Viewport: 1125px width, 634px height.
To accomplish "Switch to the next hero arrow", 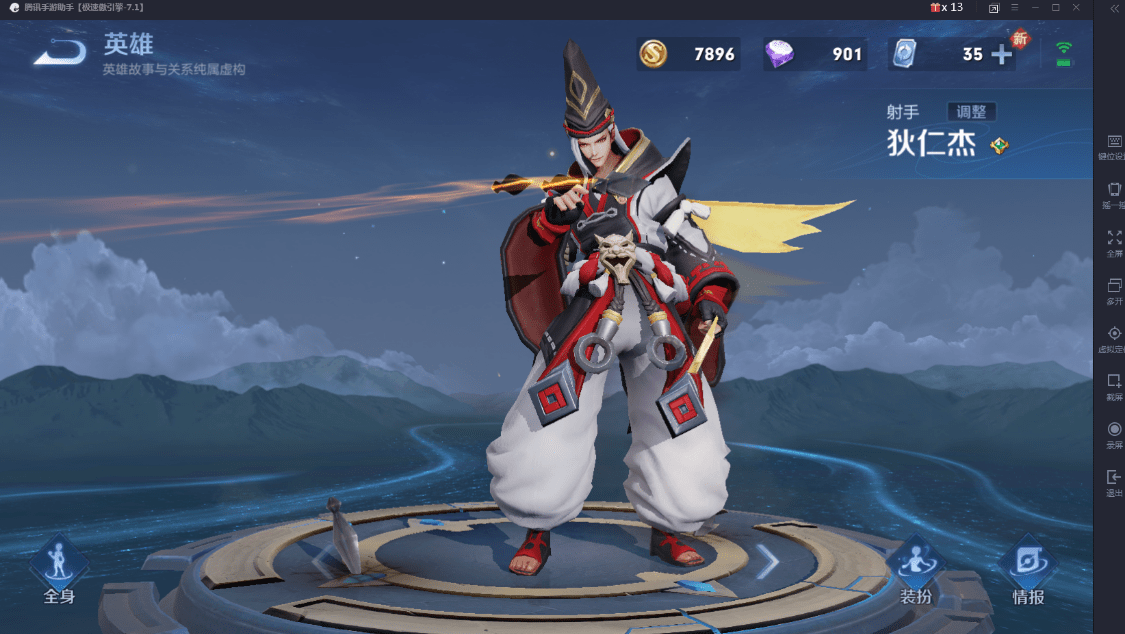I will click(766, 563).
